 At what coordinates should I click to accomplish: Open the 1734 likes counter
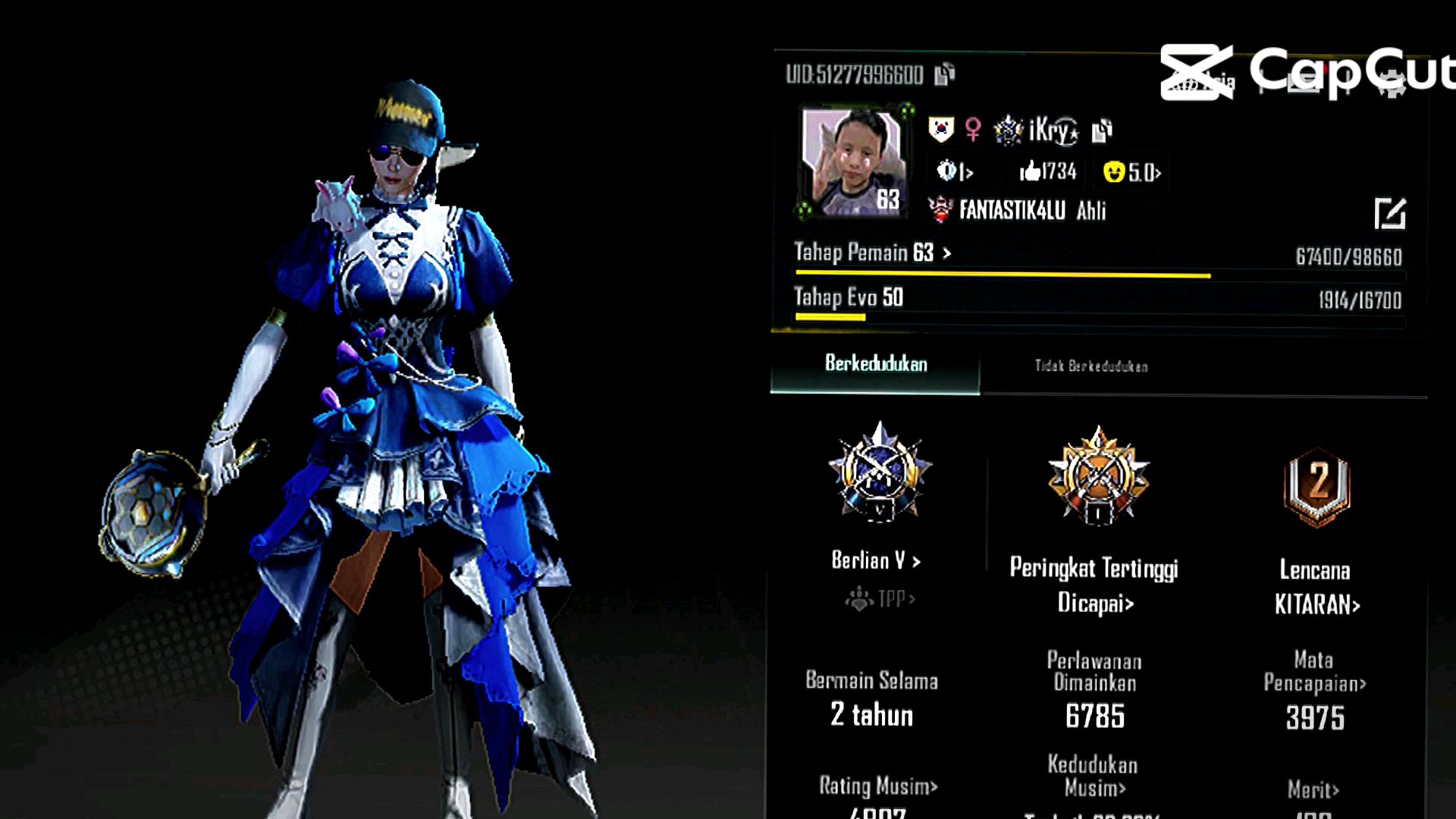tap(1048, 172)
